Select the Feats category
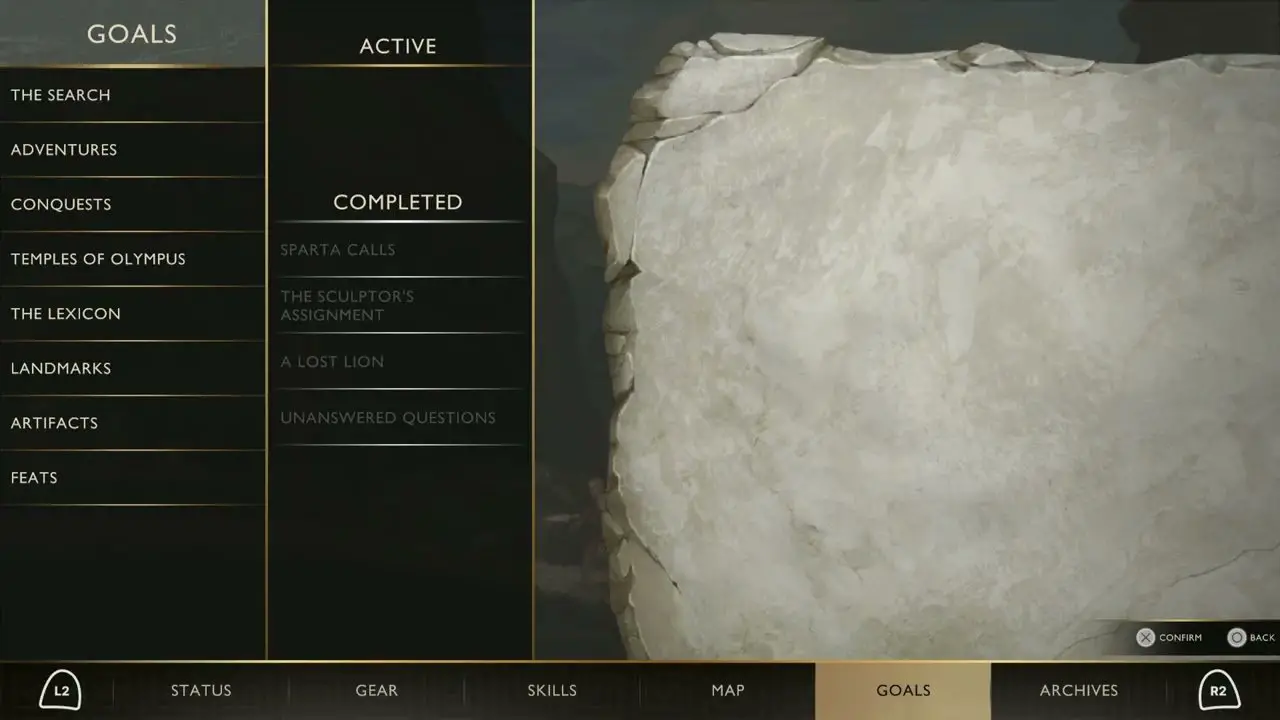 point(34,478)
